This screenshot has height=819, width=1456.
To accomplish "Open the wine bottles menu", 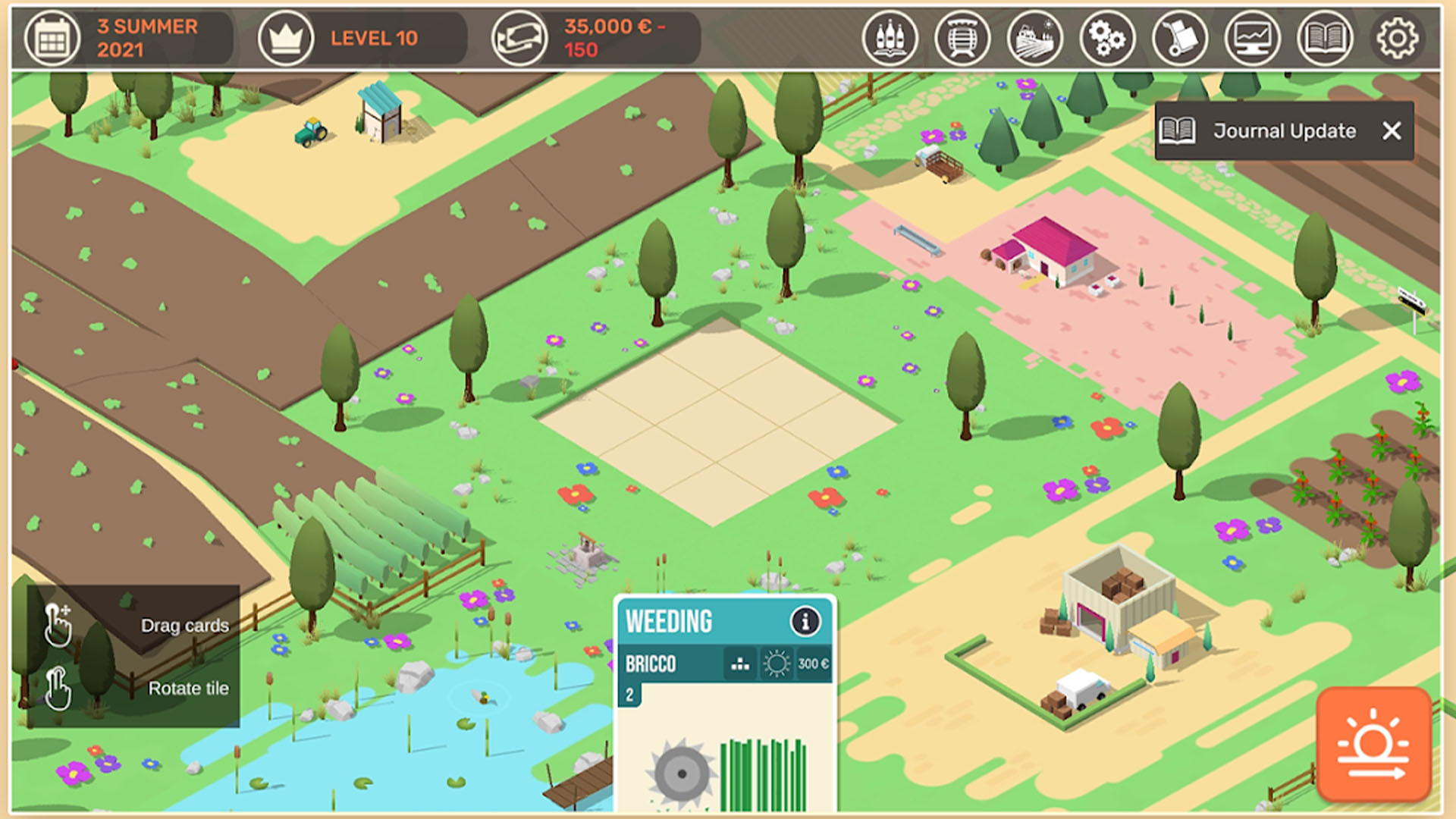I will [890, 38].
